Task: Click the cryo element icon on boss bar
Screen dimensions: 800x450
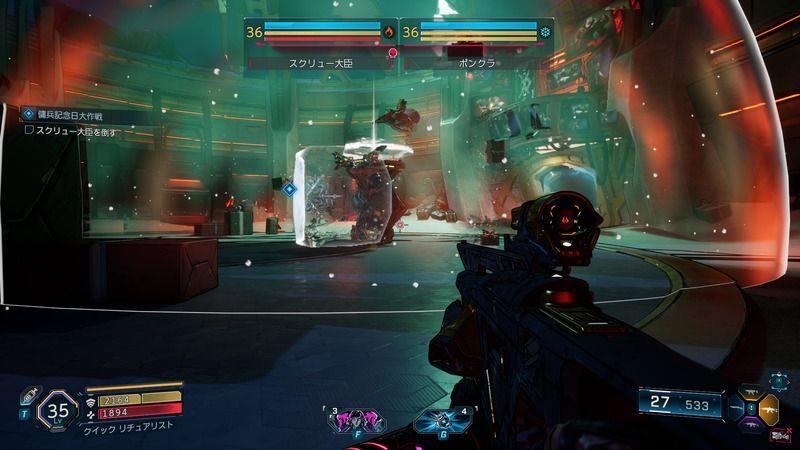Action: [x=545, y=32]
